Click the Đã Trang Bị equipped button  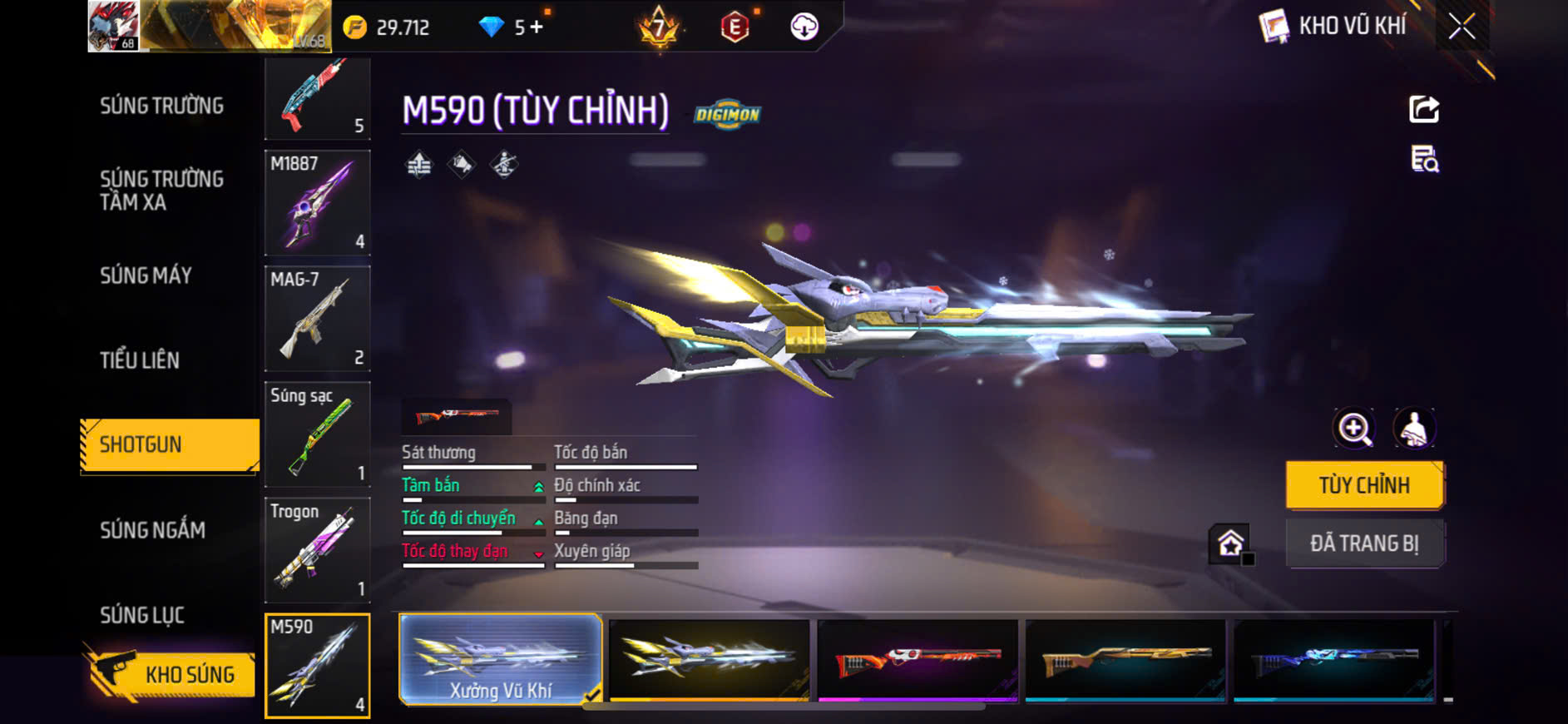(1364, 543)
